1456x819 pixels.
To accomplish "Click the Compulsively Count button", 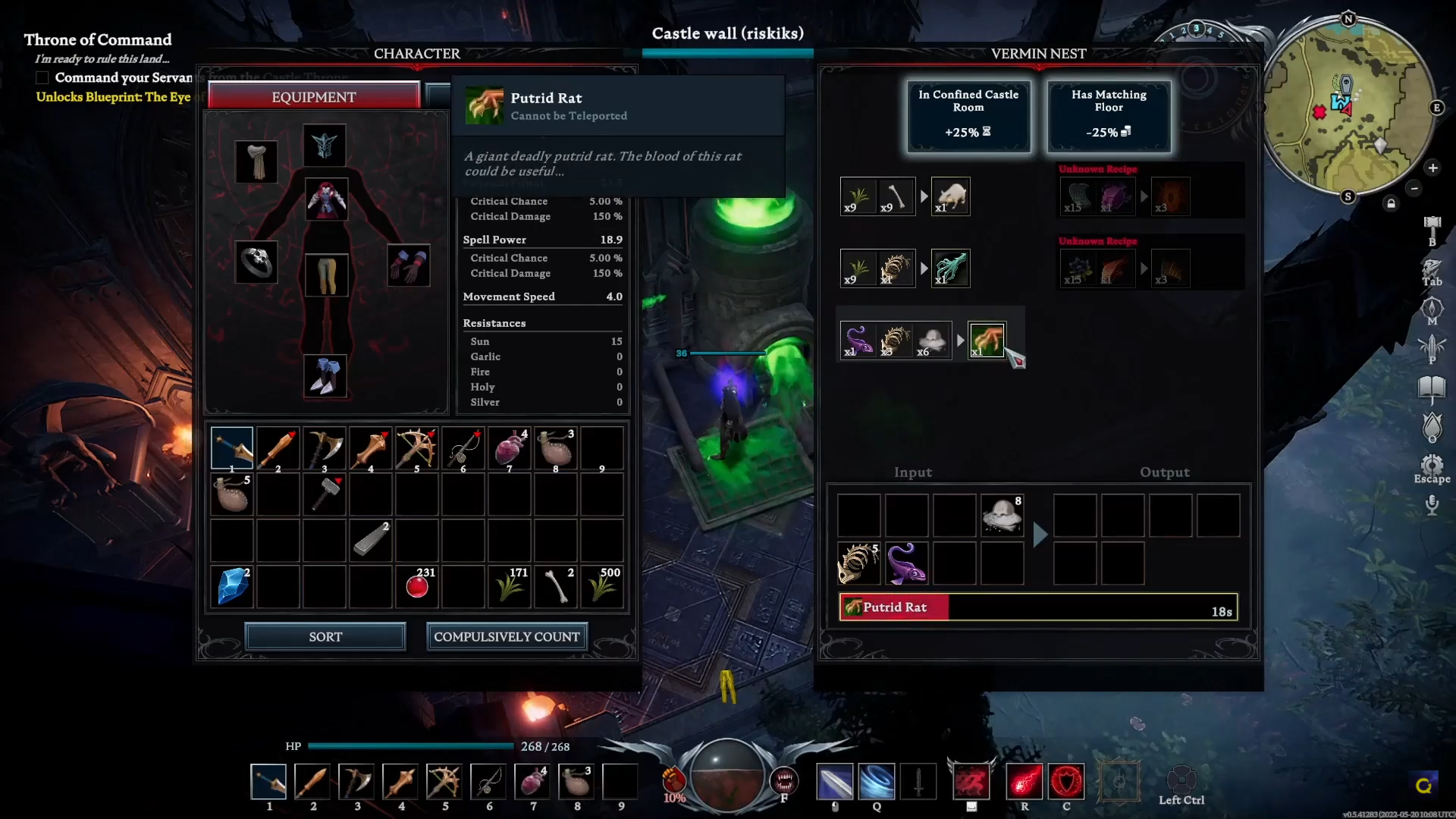I will 507,637.
